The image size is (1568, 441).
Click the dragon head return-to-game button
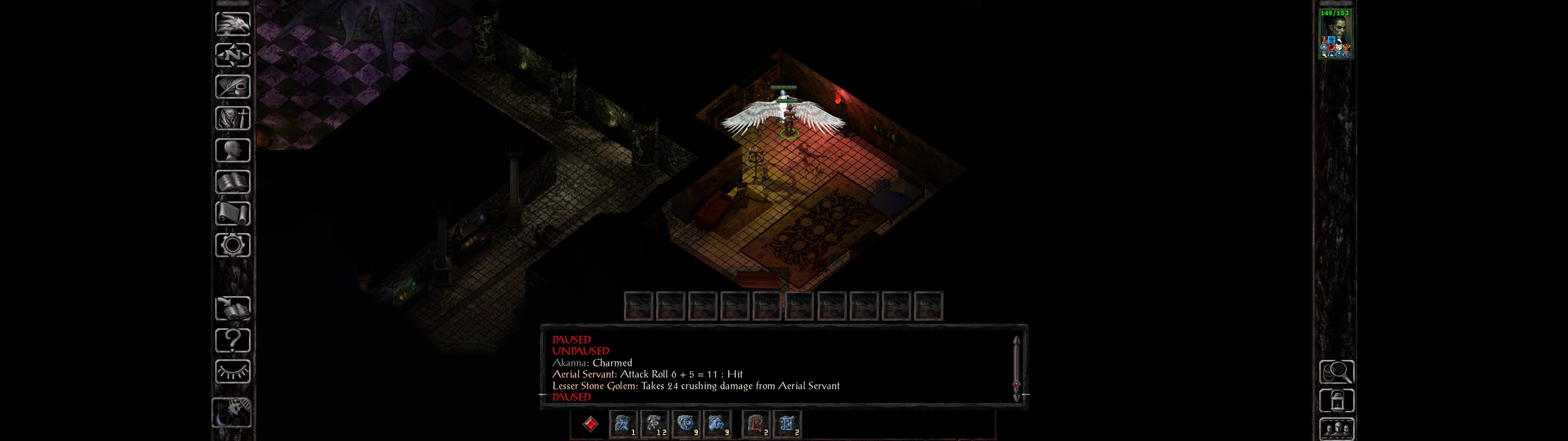(x=232, y=24)
